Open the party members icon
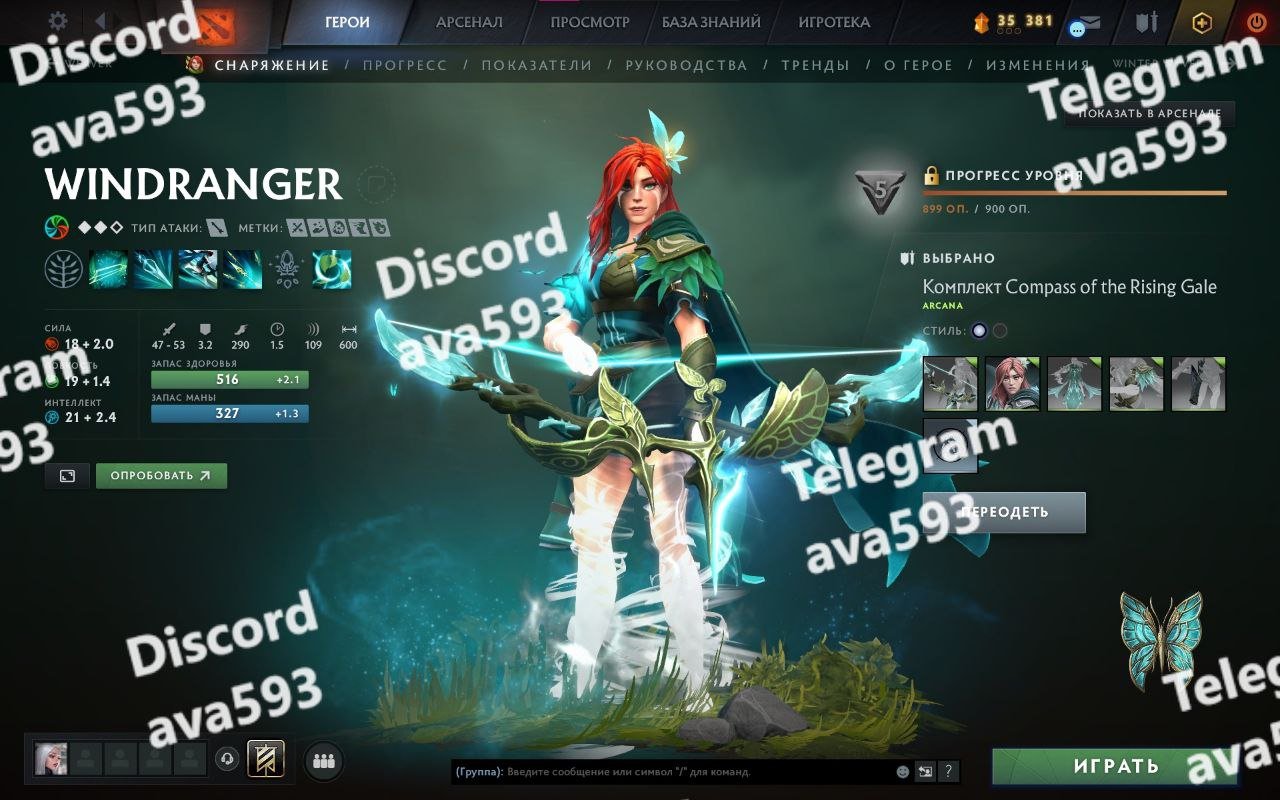The height and width of the screenshot is (800, 1280). 323,761
